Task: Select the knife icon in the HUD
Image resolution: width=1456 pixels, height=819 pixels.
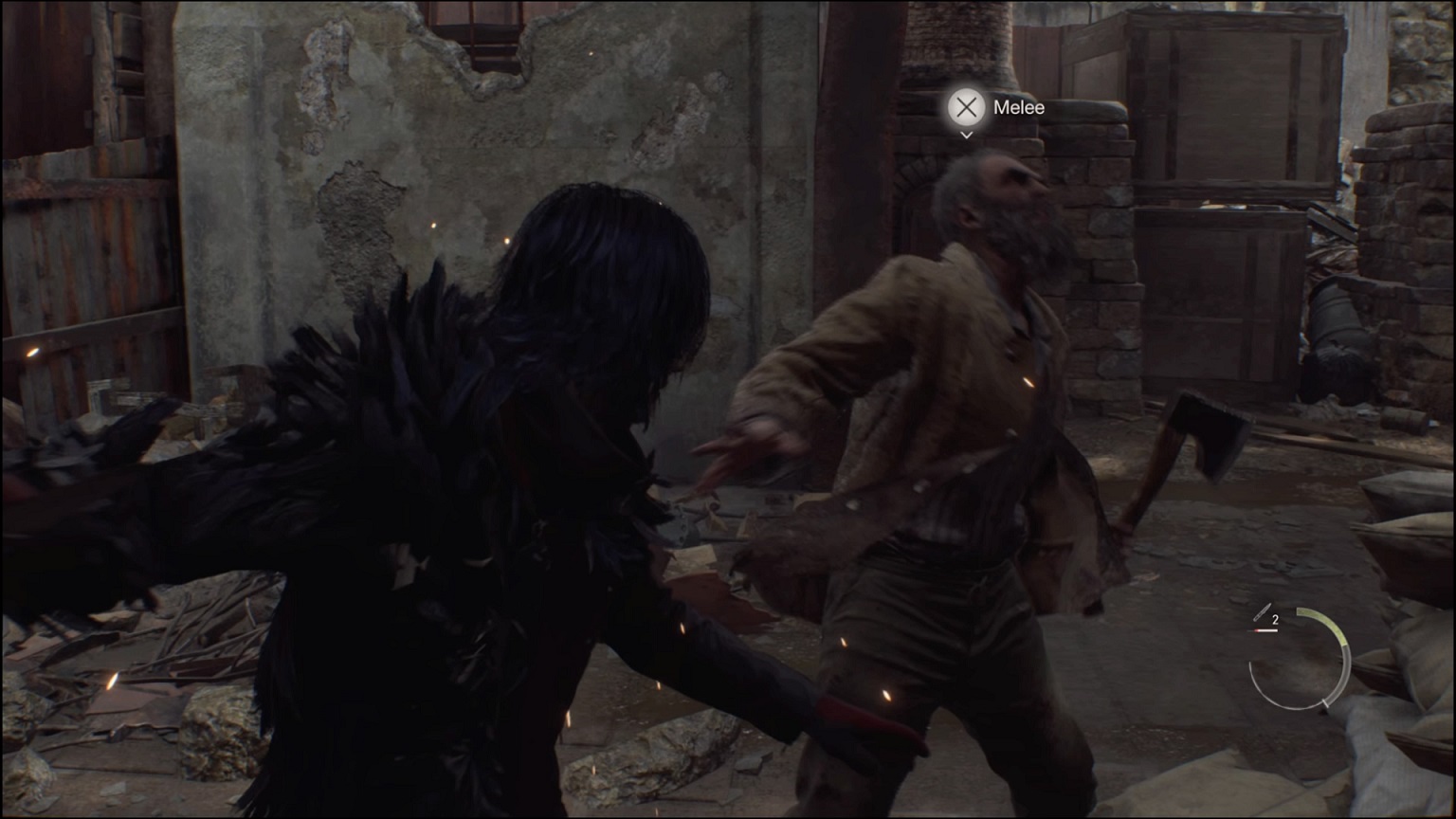Action: [x=1261, y=611]
